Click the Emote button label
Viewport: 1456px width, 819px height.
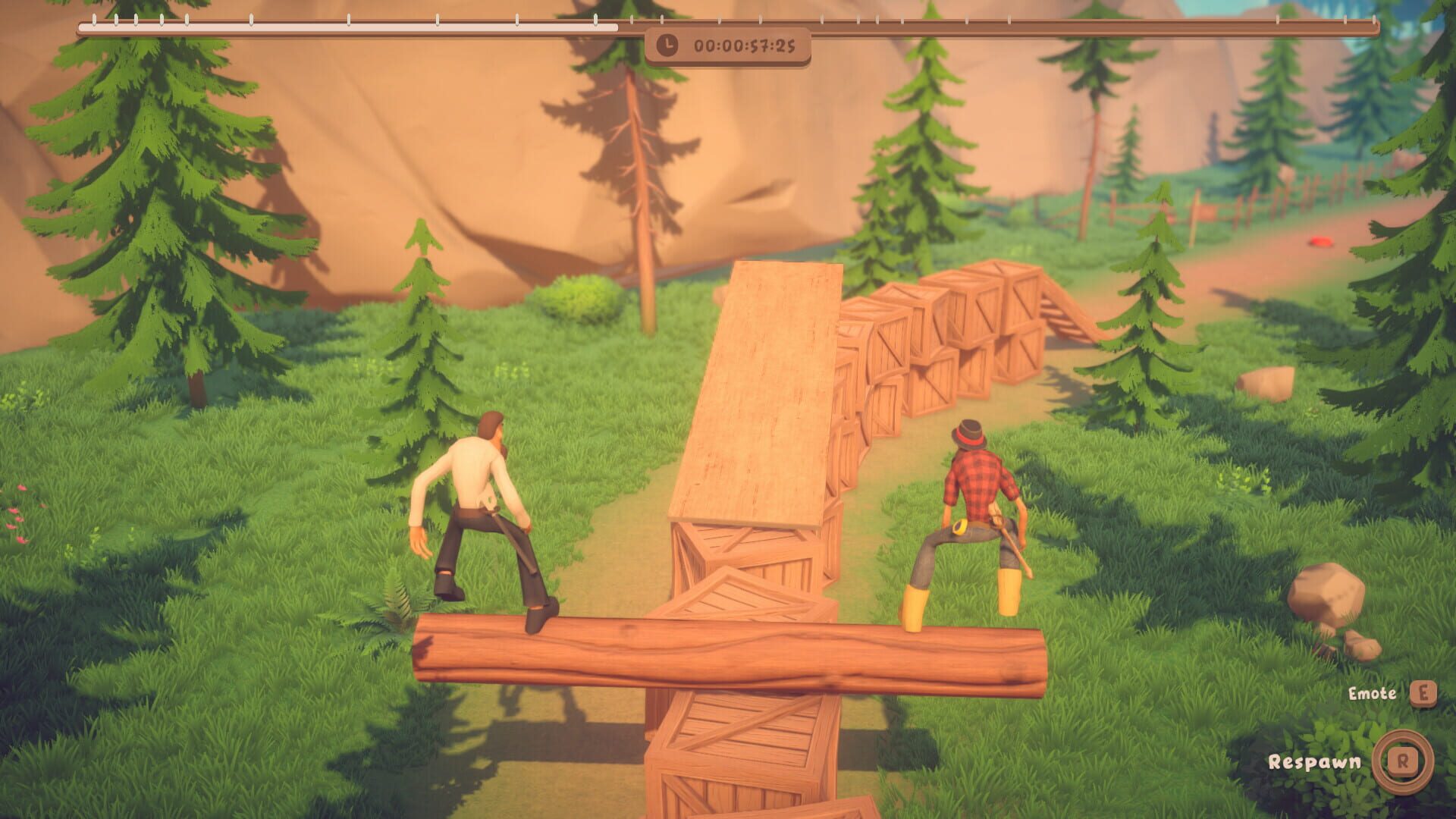pyautogui.click(x=1371, y=692)
